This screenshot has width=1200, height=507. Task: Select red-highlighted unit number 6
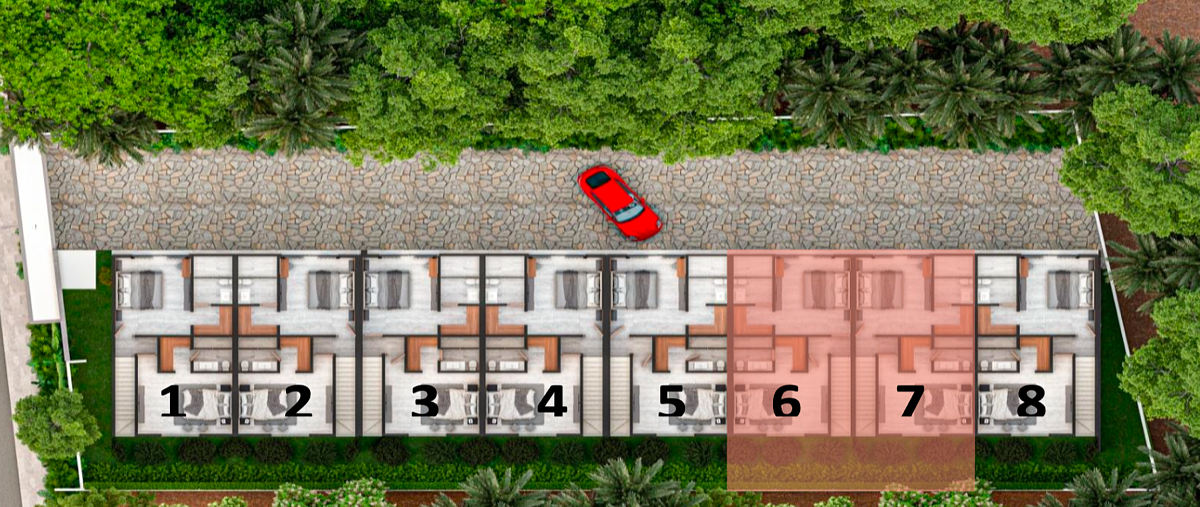[787, 402]
